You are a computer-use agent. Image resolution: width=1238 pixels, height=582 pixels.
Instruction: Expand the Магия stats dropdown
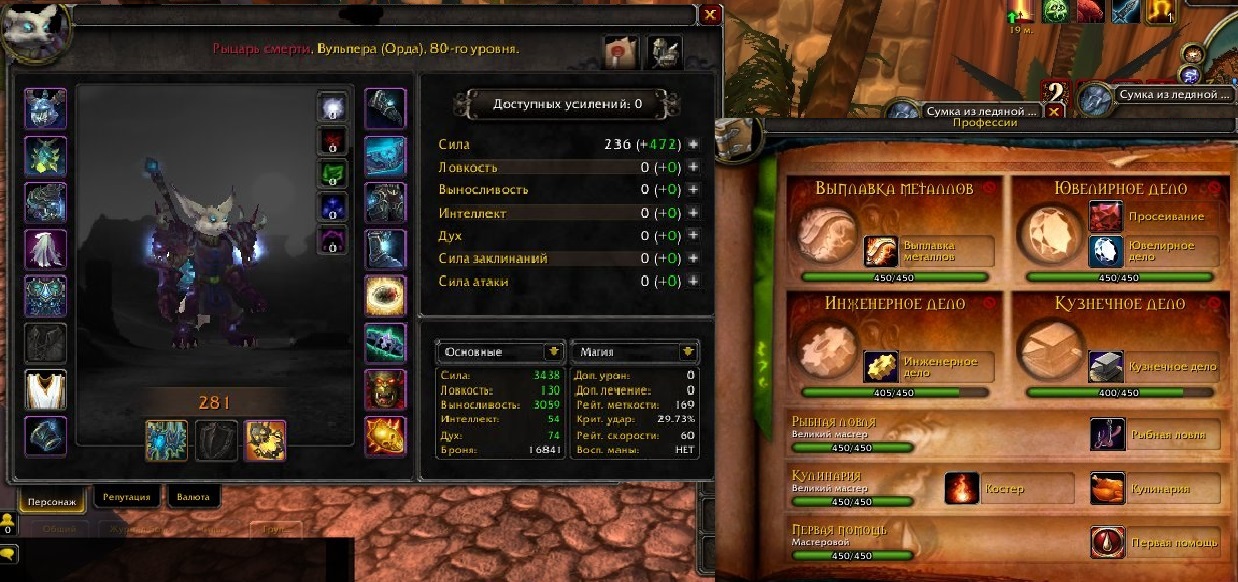[687, 352]
